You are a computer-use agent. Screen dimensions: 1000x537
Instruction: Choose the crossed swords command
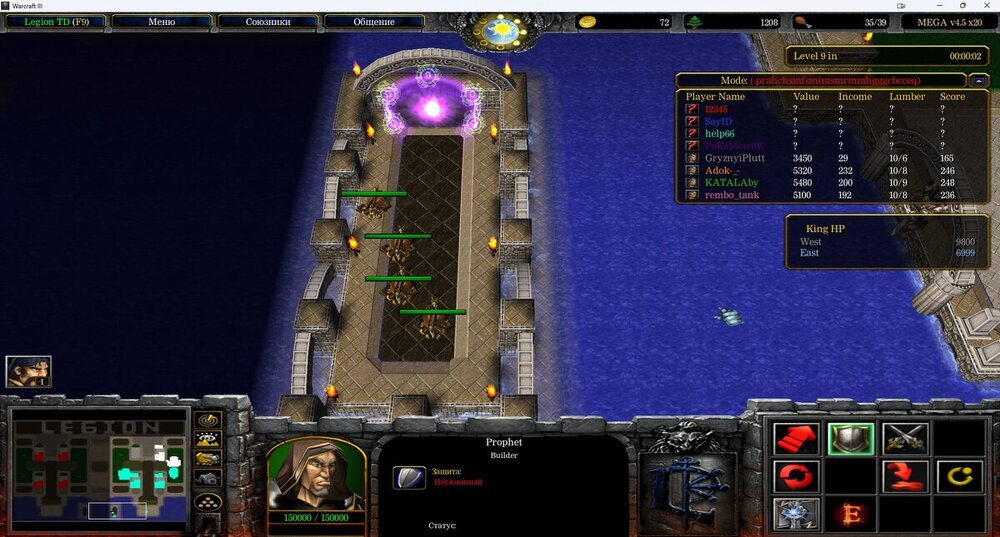click(x=905, y=439)
